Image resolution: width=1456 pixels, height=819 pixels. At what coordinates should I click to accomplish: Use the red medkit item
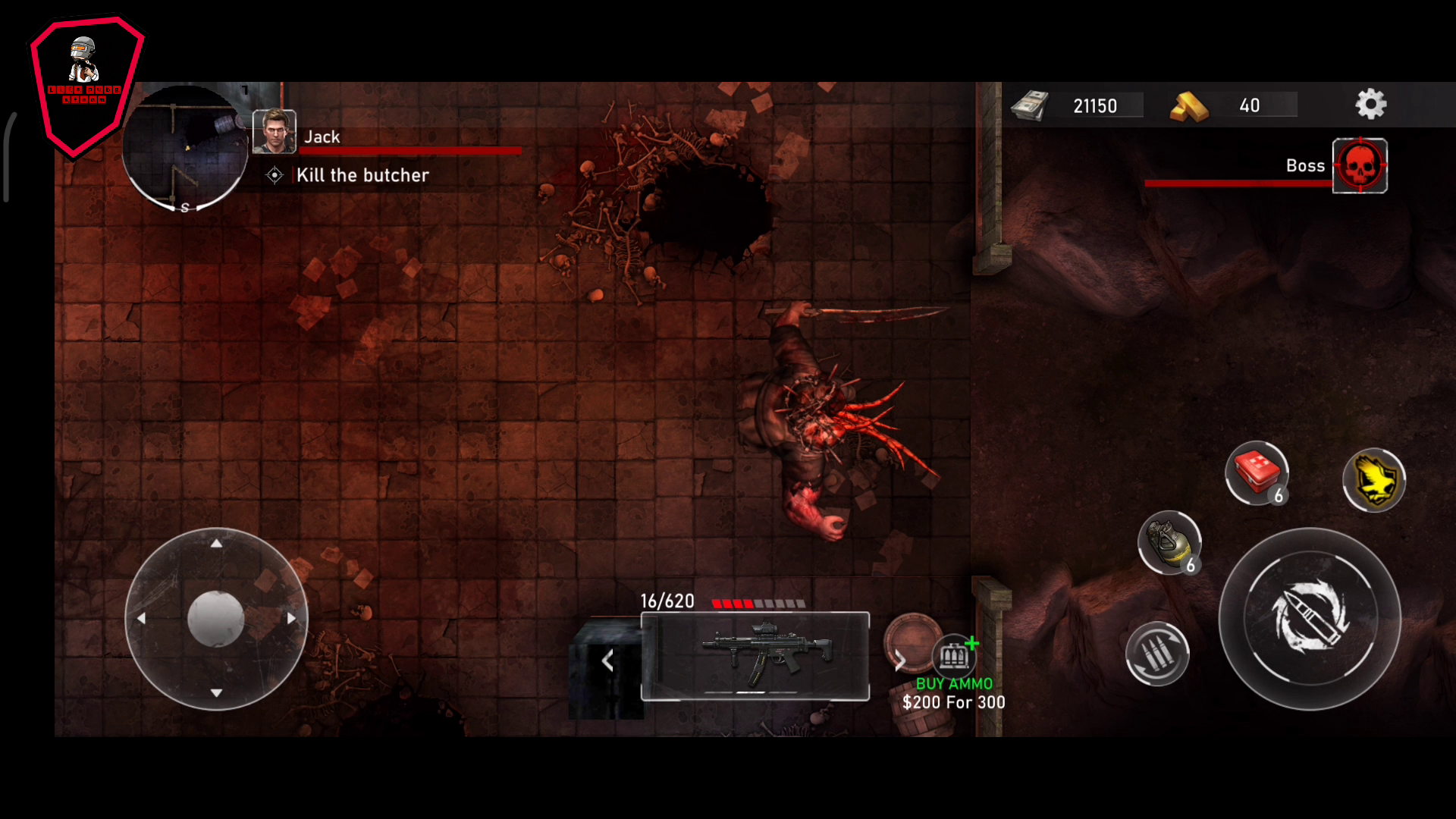click(1257, 472)
